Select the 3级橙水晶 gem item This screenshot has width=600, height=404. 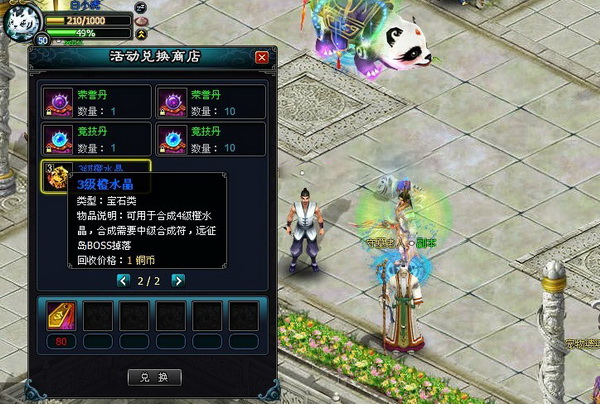[56, 176]
